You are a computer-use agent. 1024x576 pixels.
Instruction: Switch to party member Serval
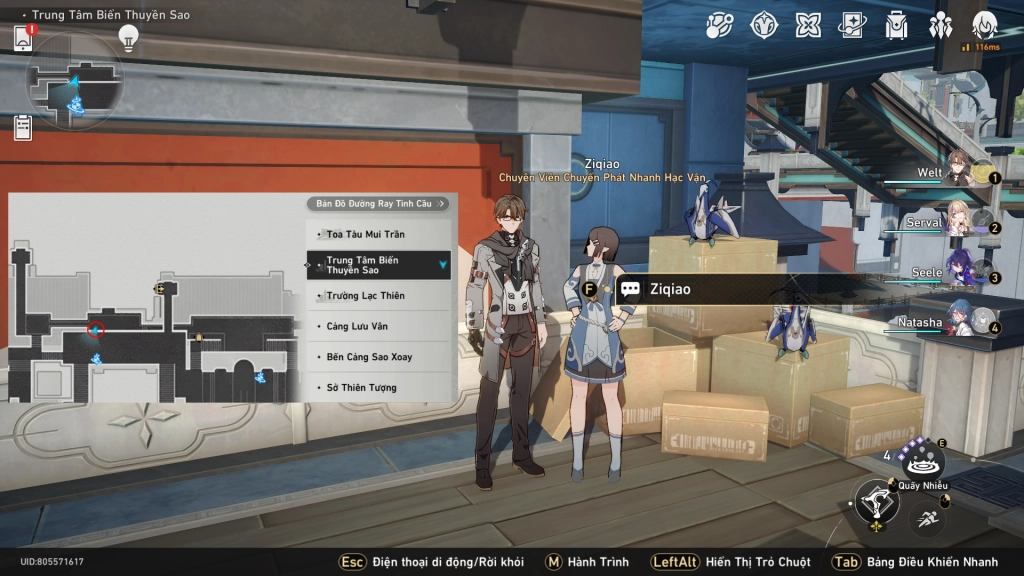click(958, 222)
